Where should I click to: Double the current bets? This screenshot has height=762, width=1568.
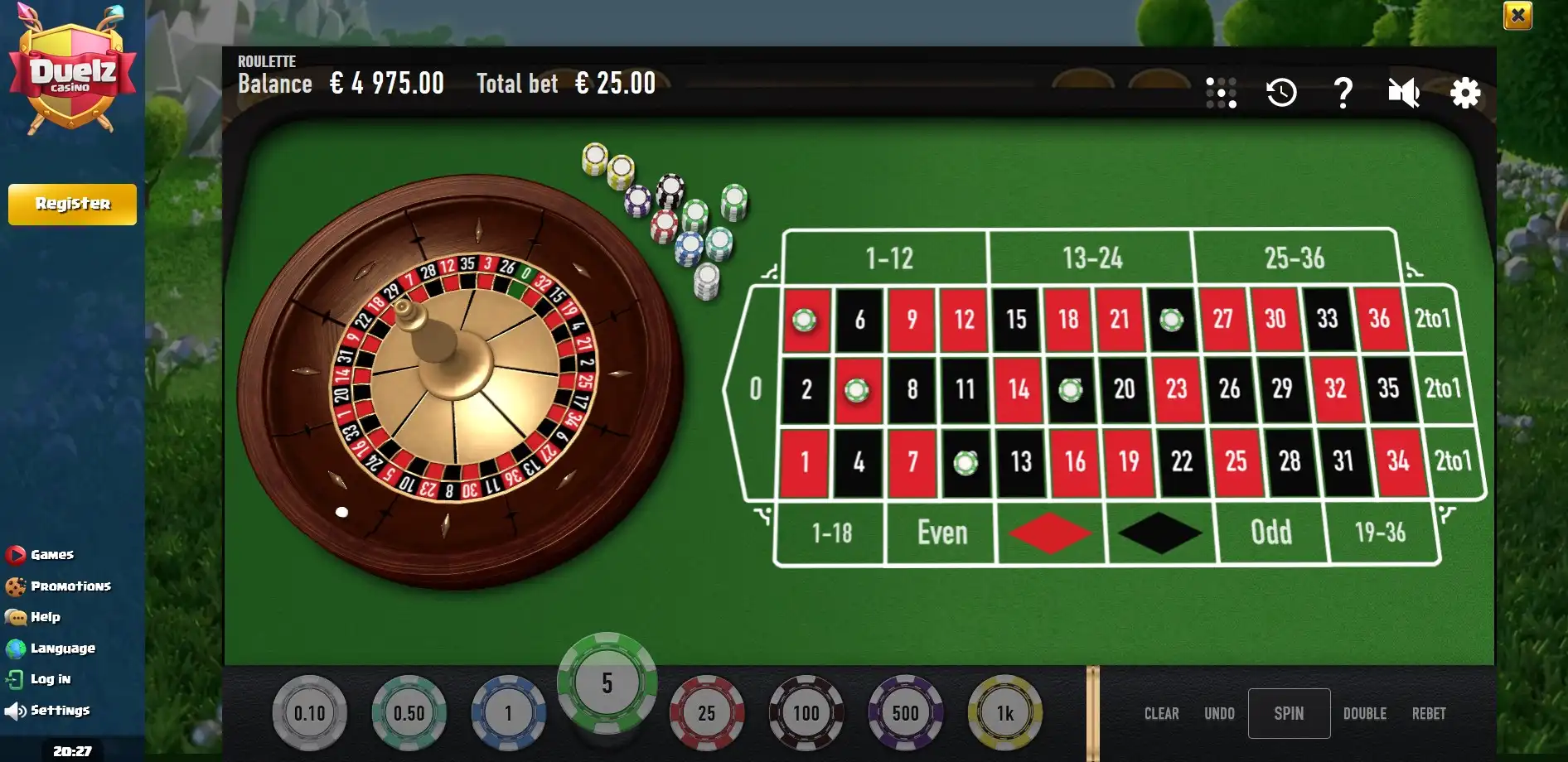[1364, 713]
